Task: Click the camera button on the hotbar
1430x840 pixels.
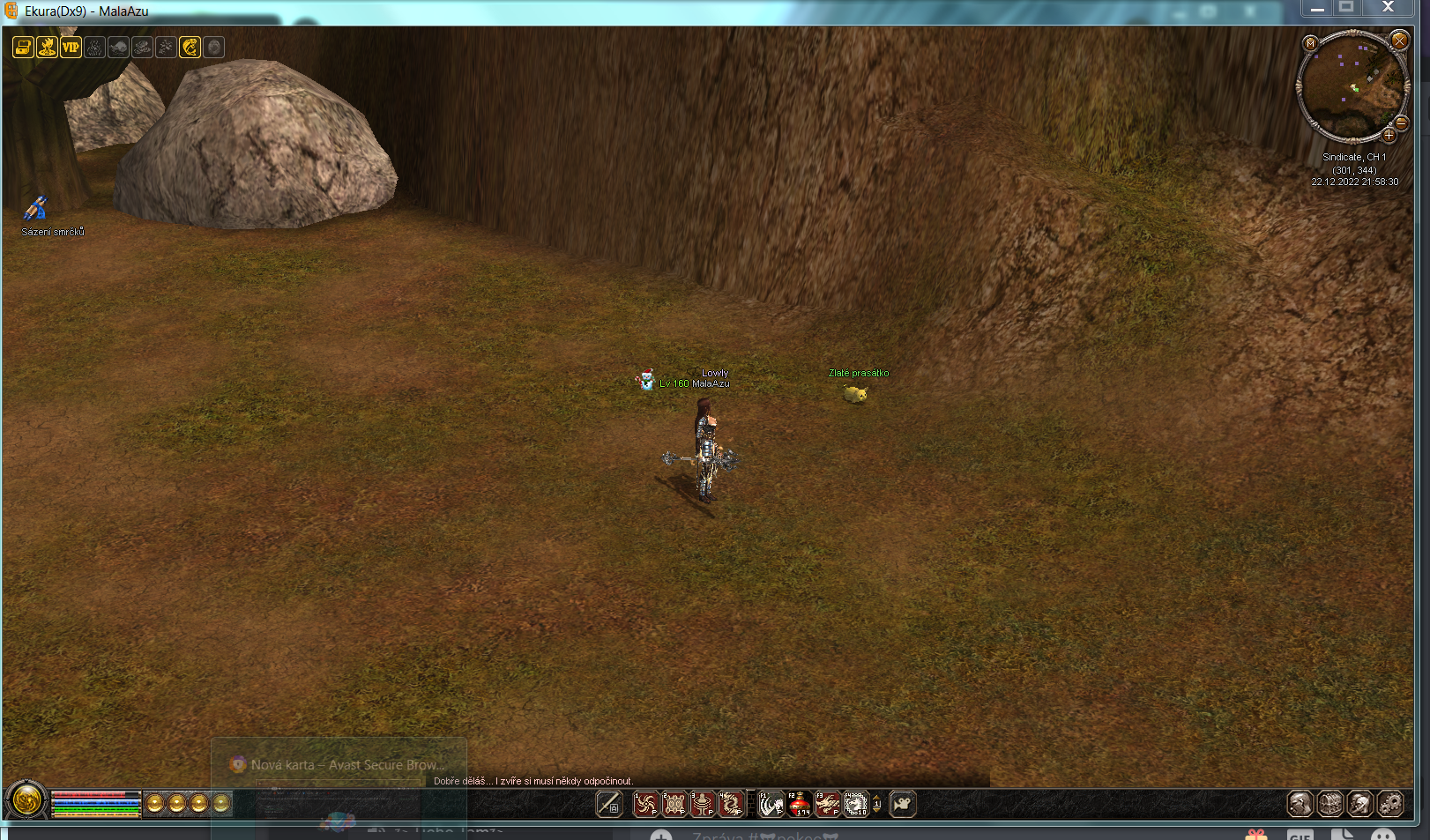Action: click(x=903, y=804)
